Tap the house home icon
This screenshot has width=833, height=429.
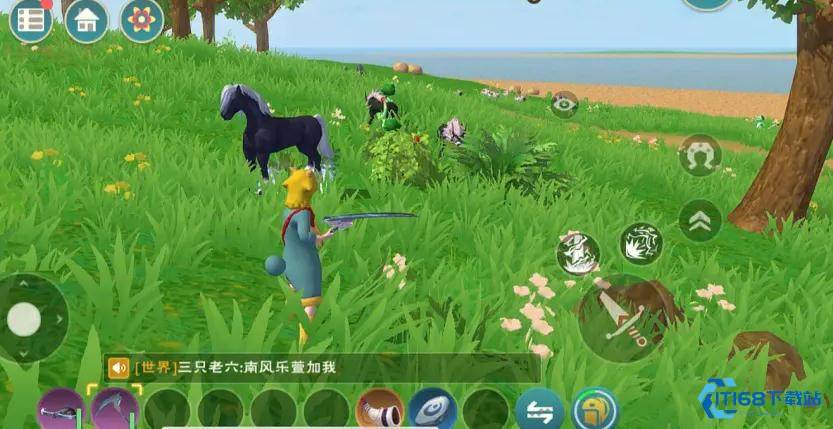87,20
